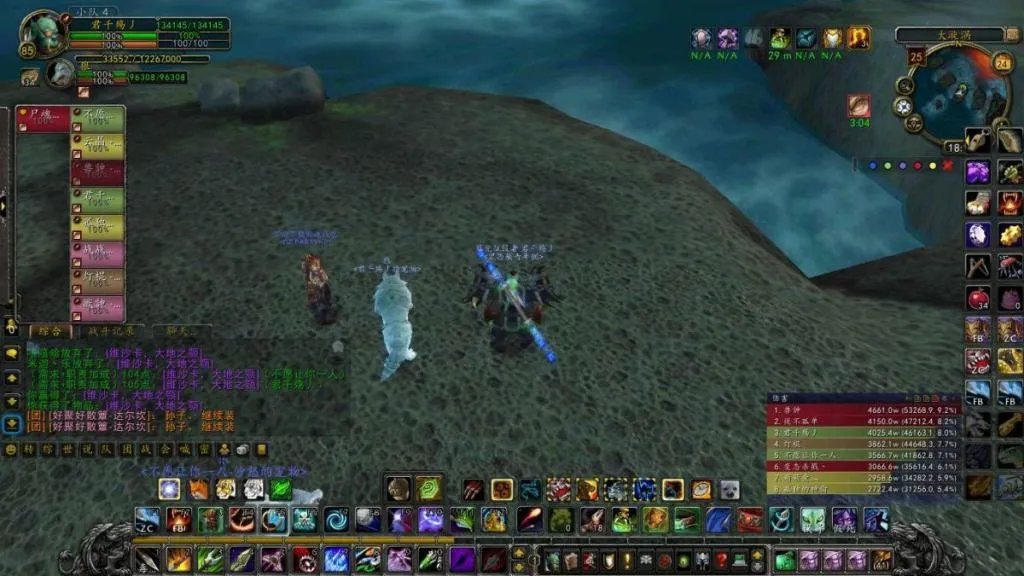Click the 团 raid chat channel button
The width and height of the screenshot is (1024, 576).
[x=128, y=450]
